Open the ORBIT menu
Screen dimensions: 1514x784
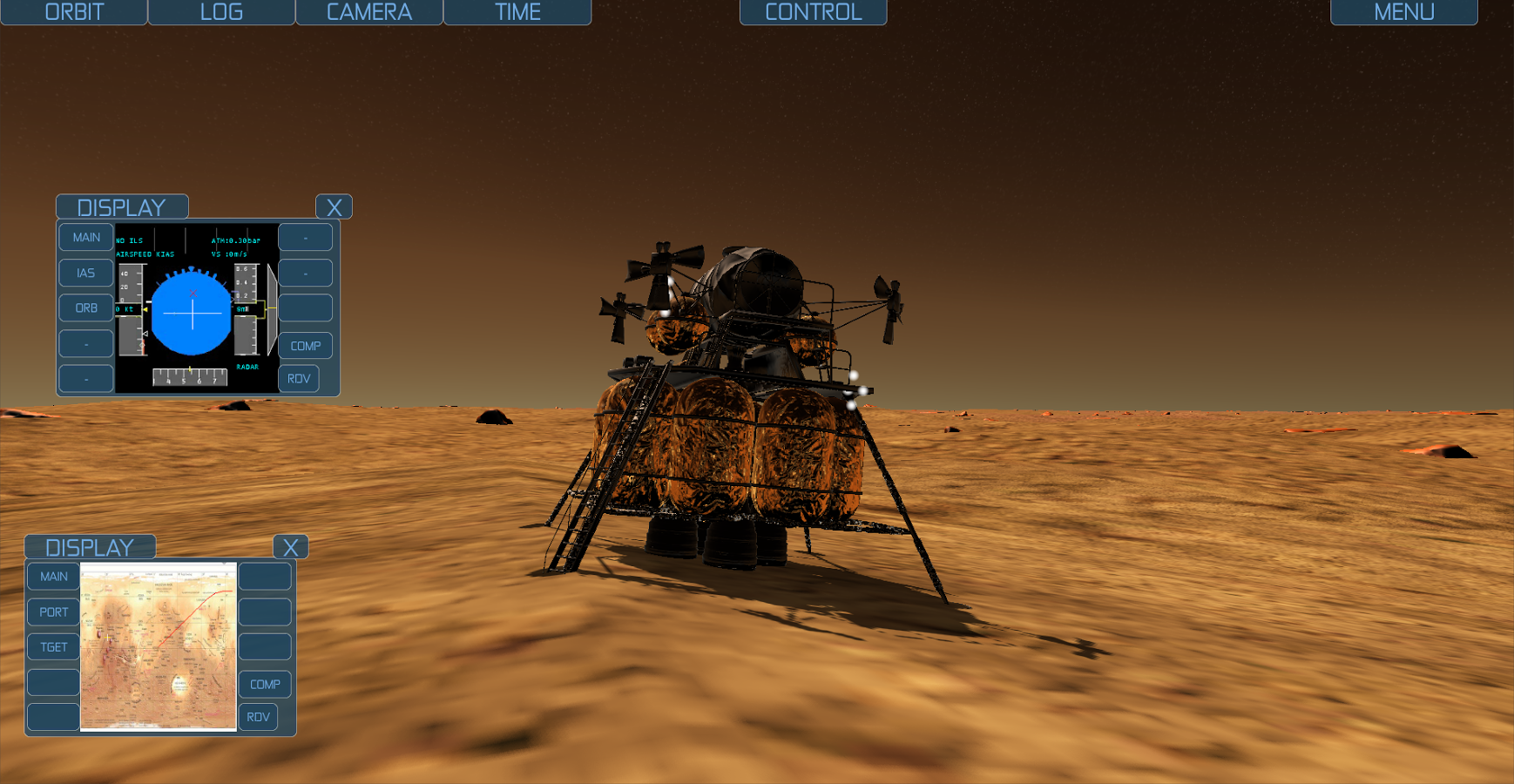pos(74,12)
